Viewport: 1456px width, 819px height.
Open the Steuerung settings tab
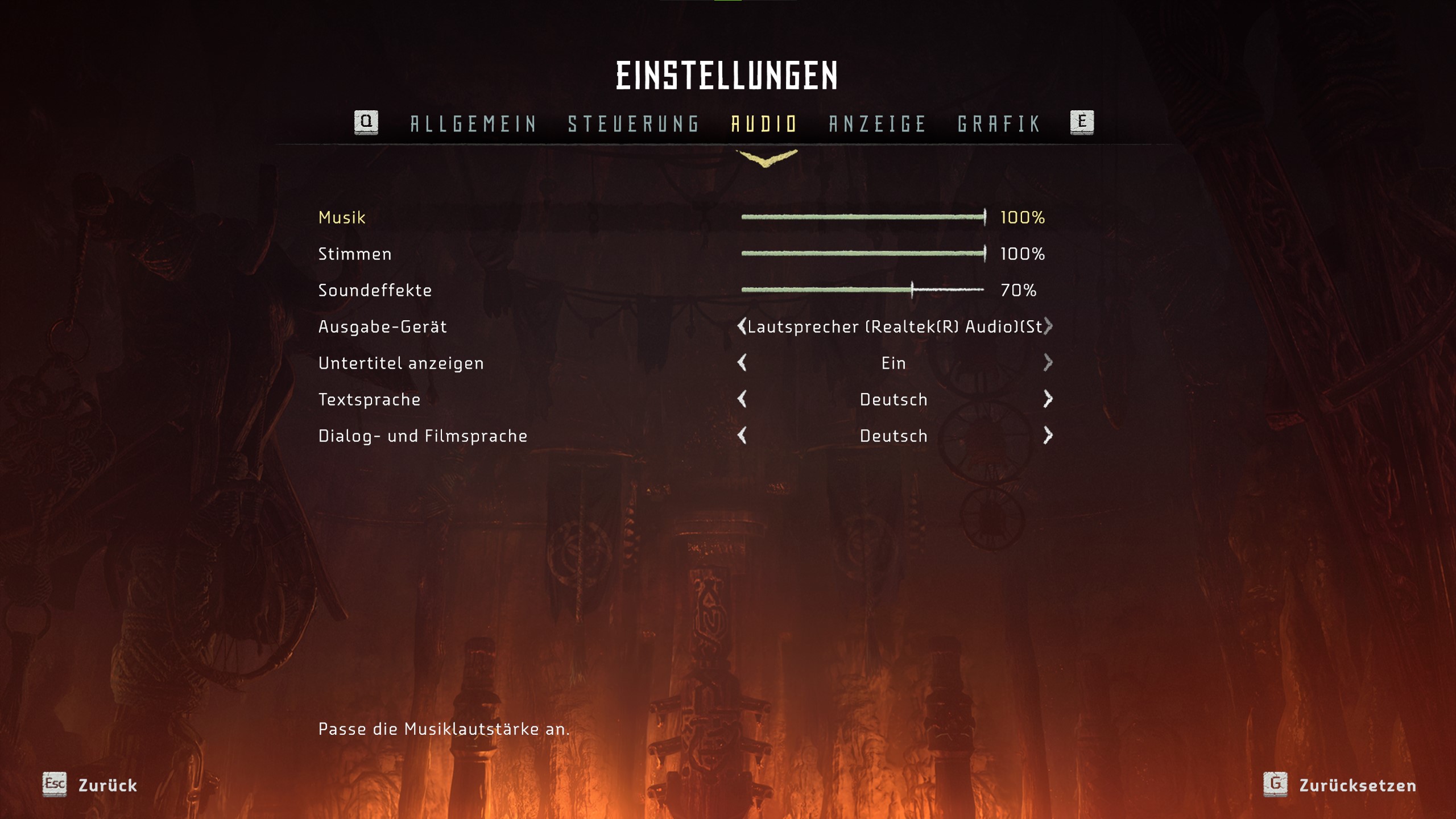(634, 123)
